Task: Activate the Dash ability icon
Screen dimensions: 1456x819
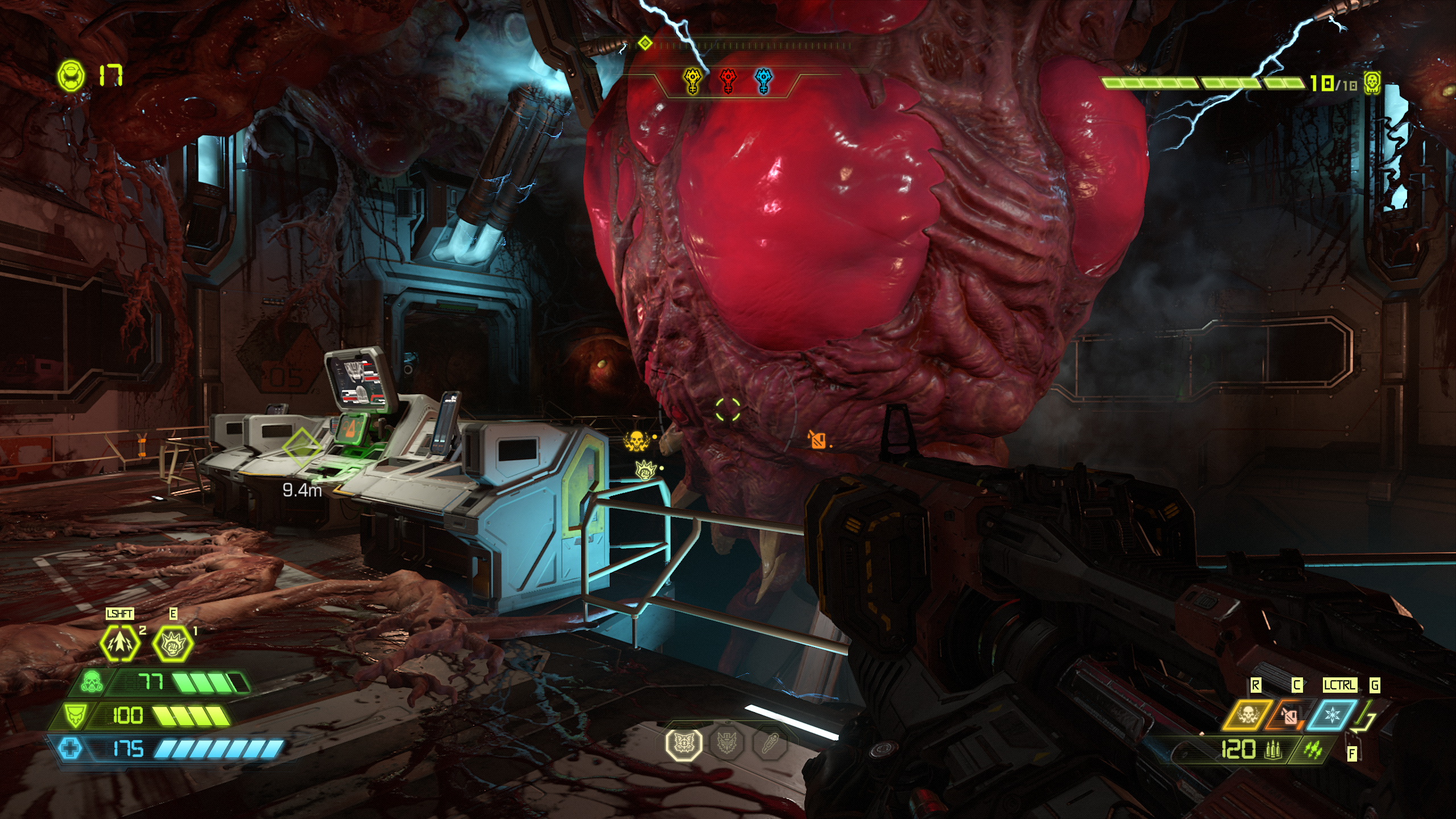Action: coord(119,643)
